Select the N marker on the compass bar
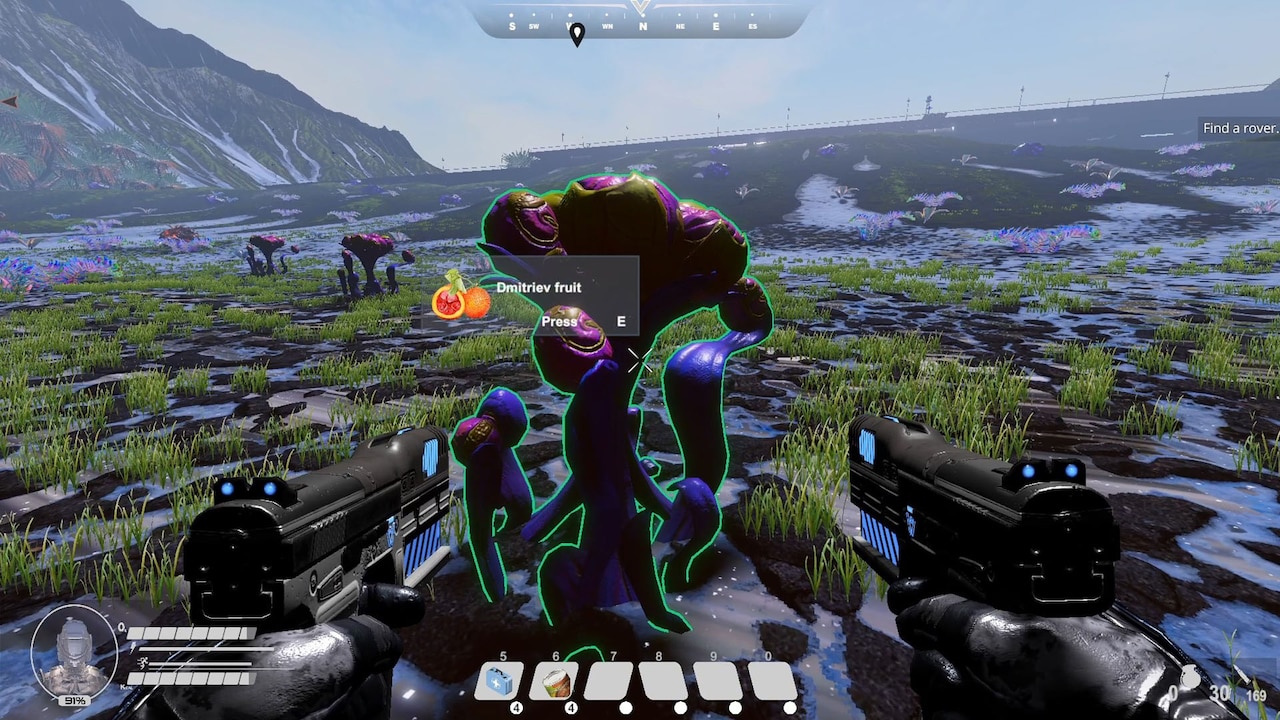1280x720 pixels. pos(643,26)
